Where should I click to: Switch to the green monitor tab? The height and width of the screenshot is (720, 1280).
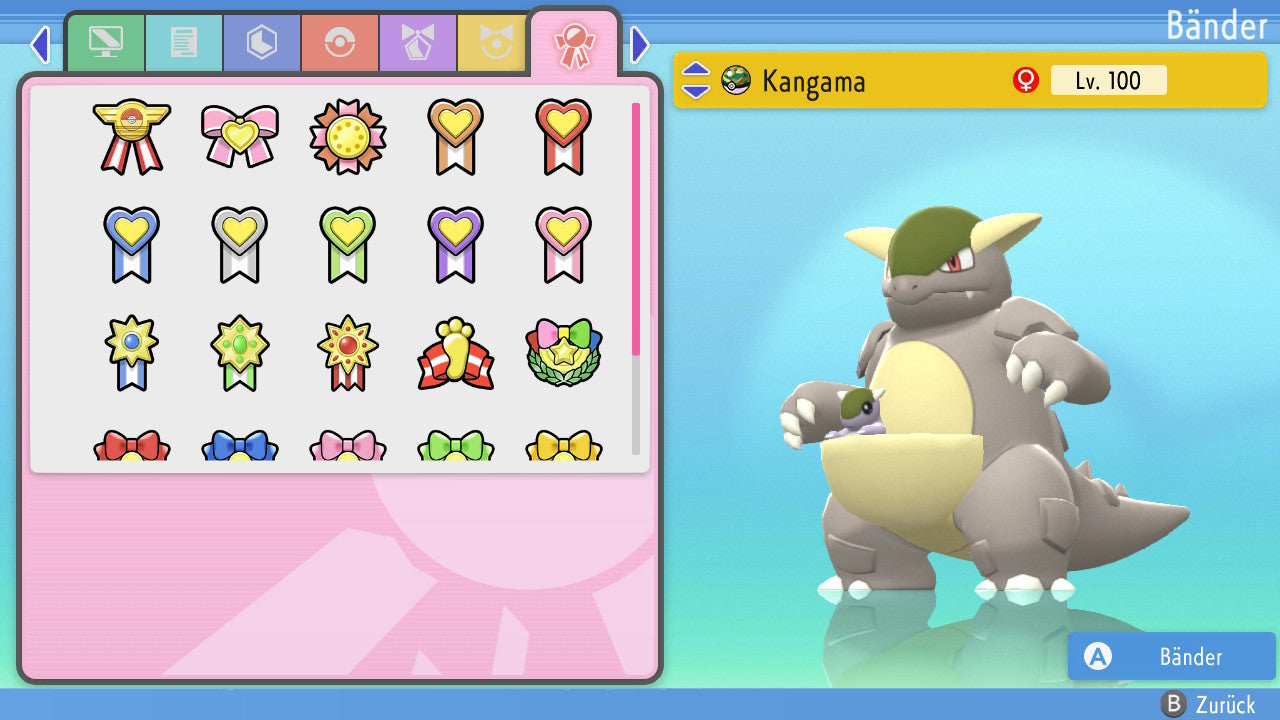[105, 43]
